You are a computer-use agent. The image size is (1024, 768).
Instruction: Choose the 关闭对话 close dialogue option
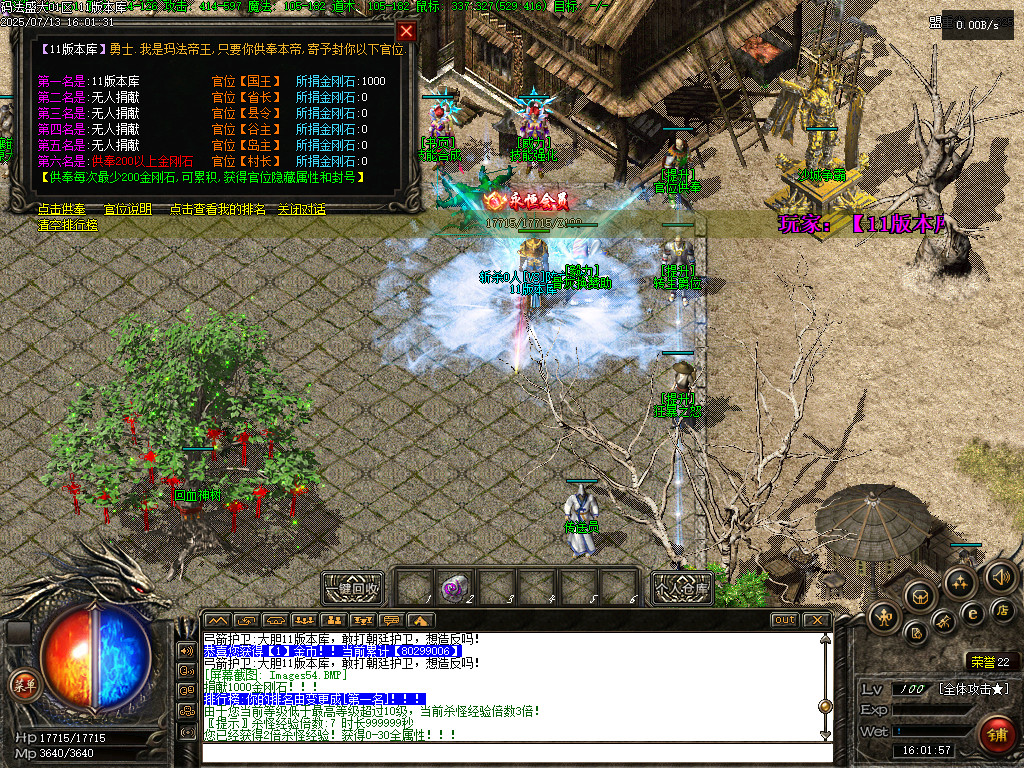(x=301, y=210)
